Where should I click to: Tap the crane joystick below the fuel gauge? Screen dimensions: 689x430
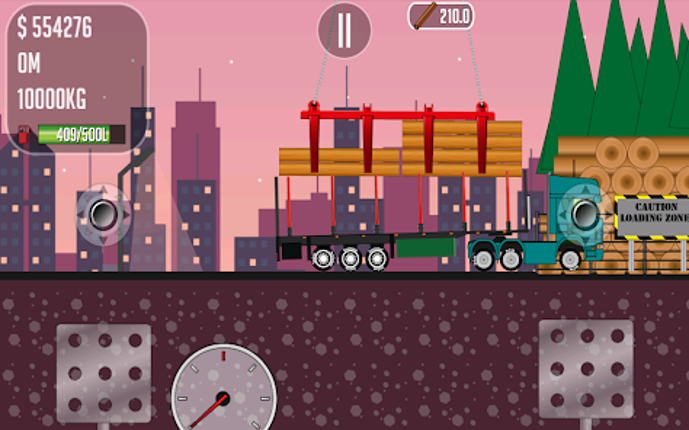click(103, 214)
